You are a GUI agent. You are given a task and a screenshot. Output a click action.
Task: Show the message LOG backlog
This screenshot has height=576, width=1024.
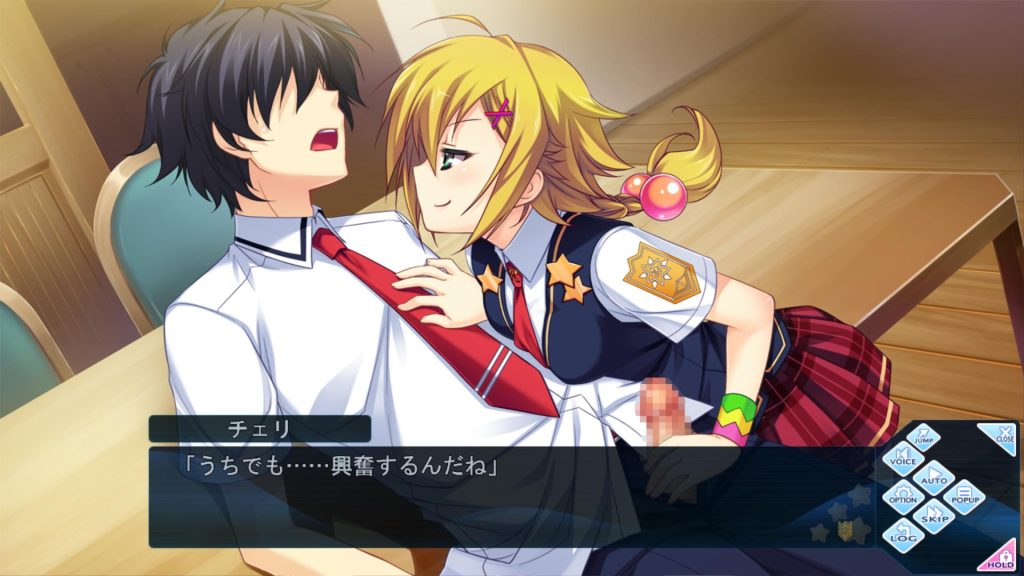902,534
